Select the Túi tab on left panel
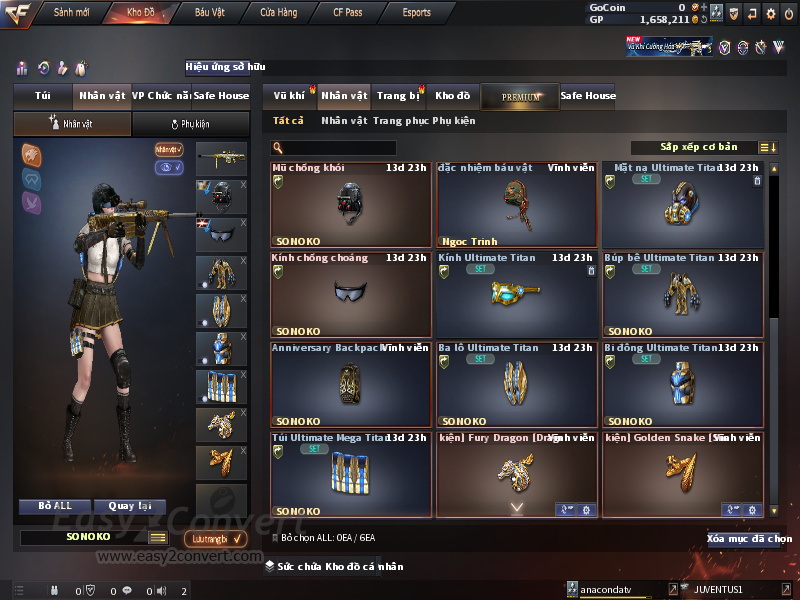This screenshot has height=600, width=800. coord(43,96)
